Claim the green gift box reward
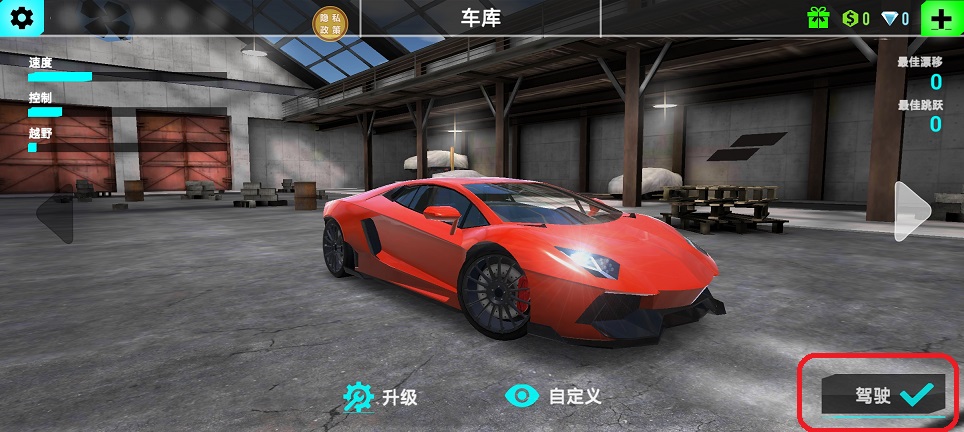 (819, 18)
